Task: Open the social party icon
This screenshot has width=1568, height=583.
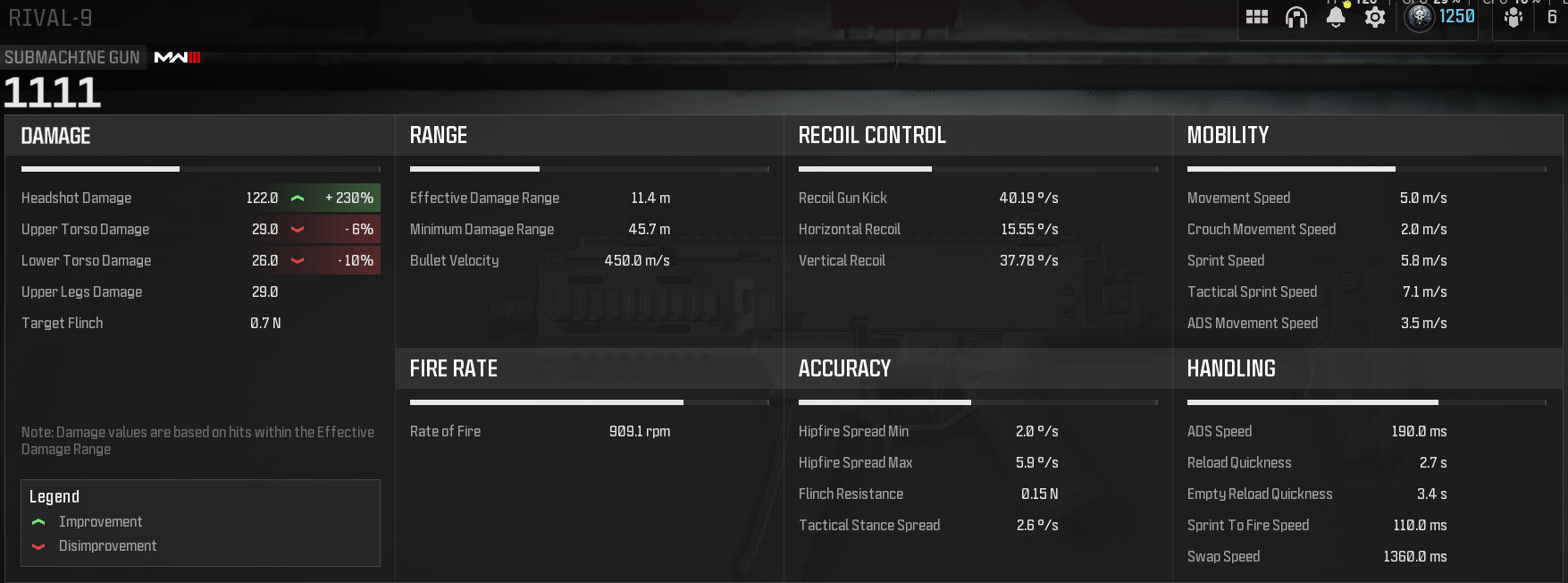Action: click(1513, 18)
